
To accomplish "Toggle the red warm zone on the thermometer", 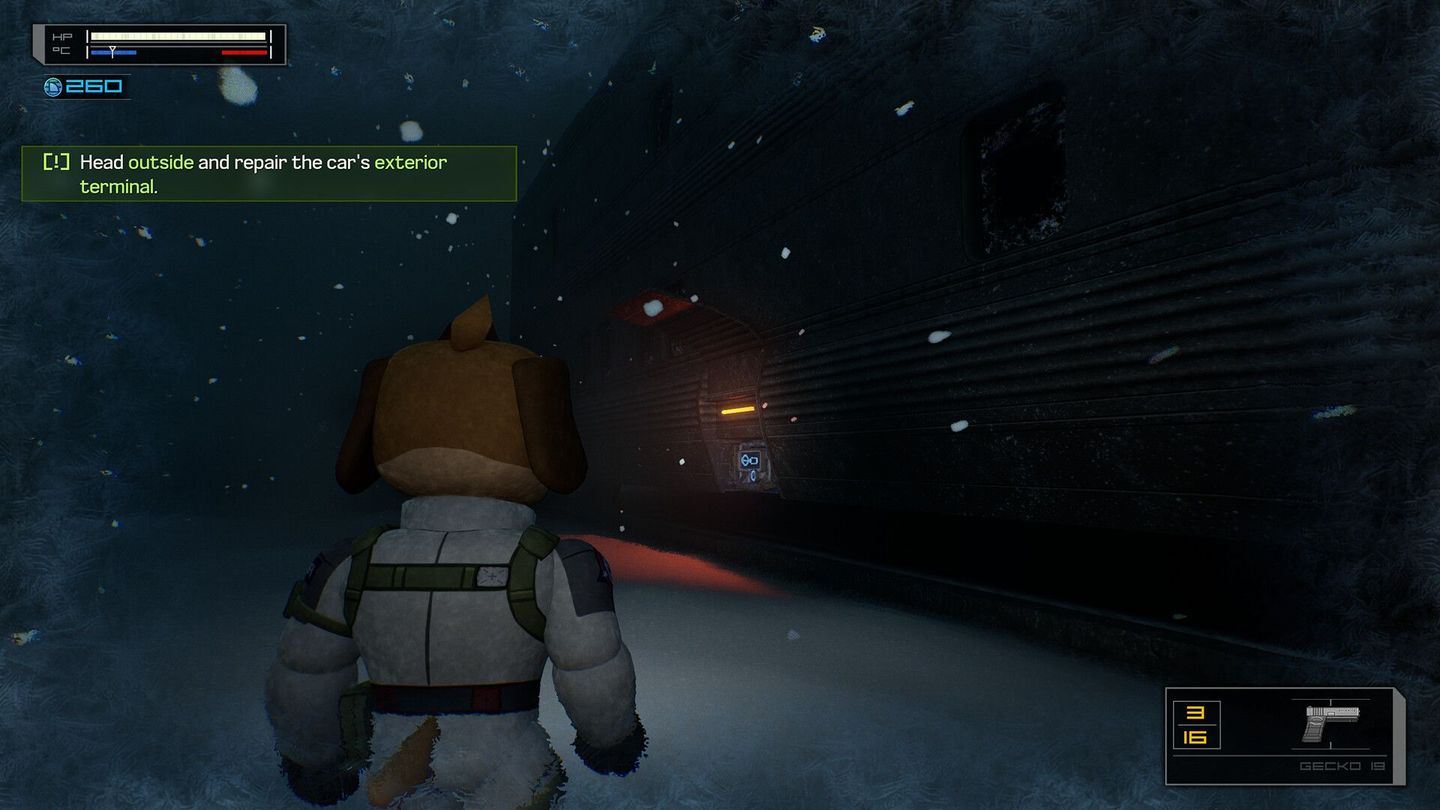I will (243, 52).
